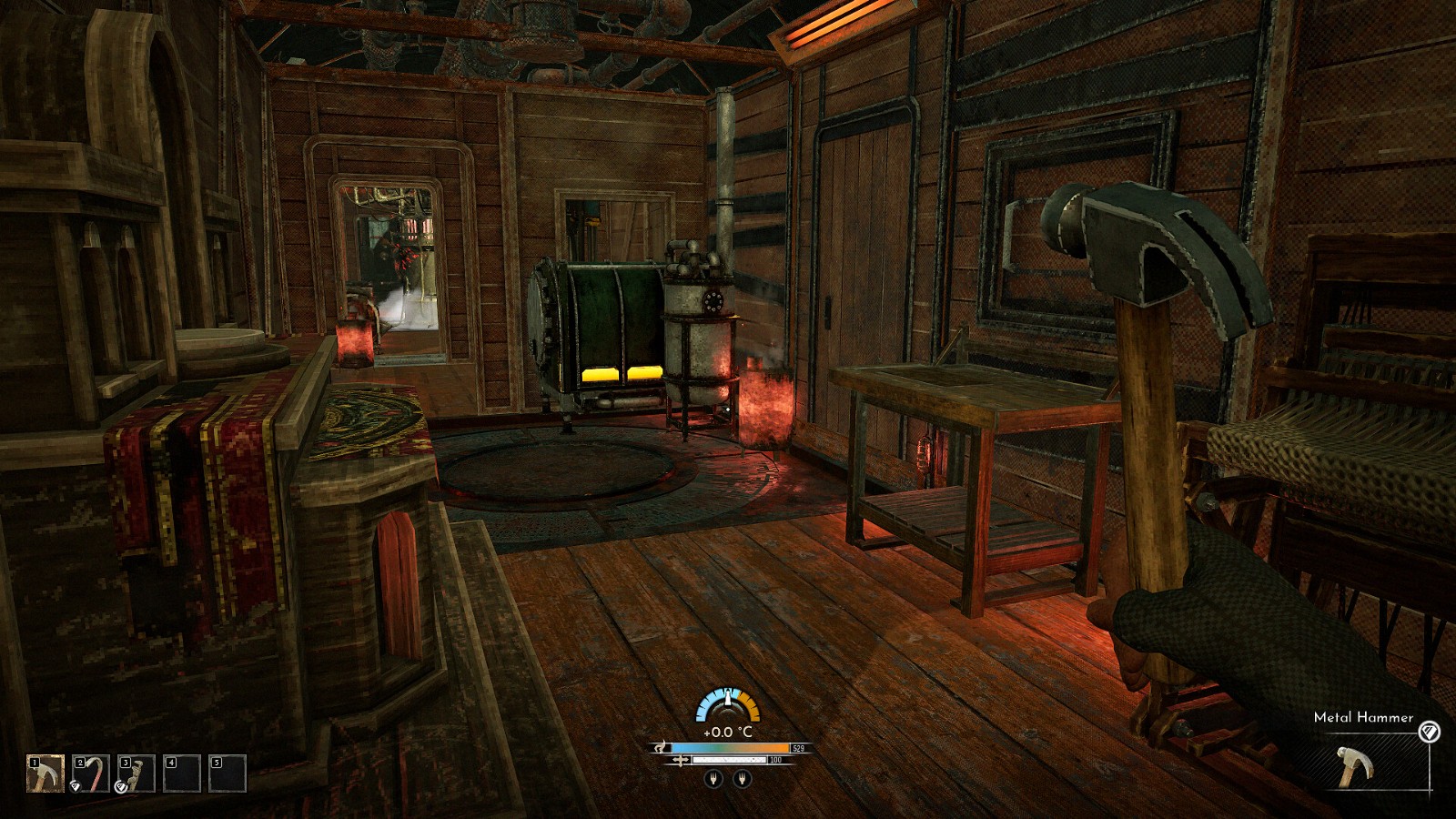
Task: Select the crowbar in hotbar slot 2
Action: (91, 773)
